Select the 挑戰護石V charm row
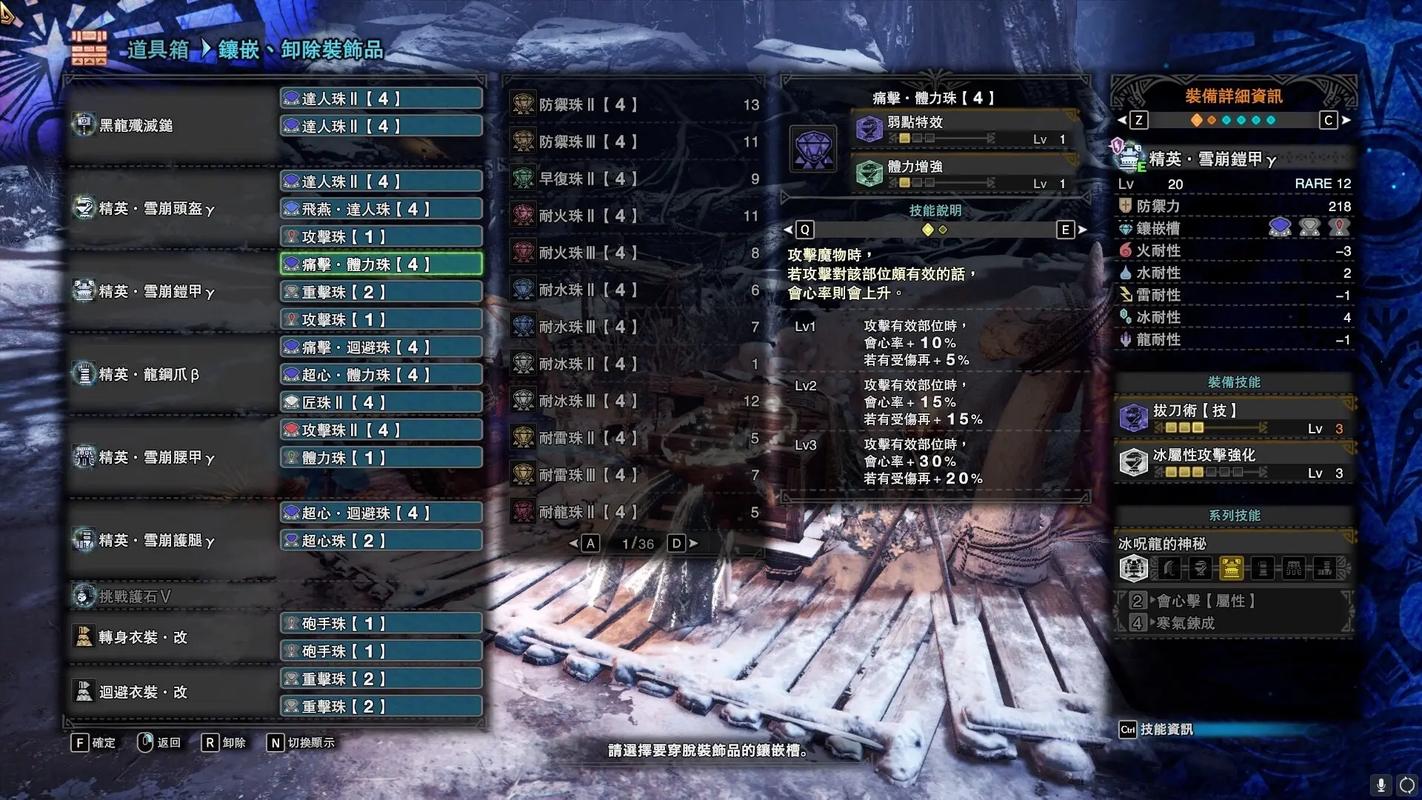 coord(170,596)
